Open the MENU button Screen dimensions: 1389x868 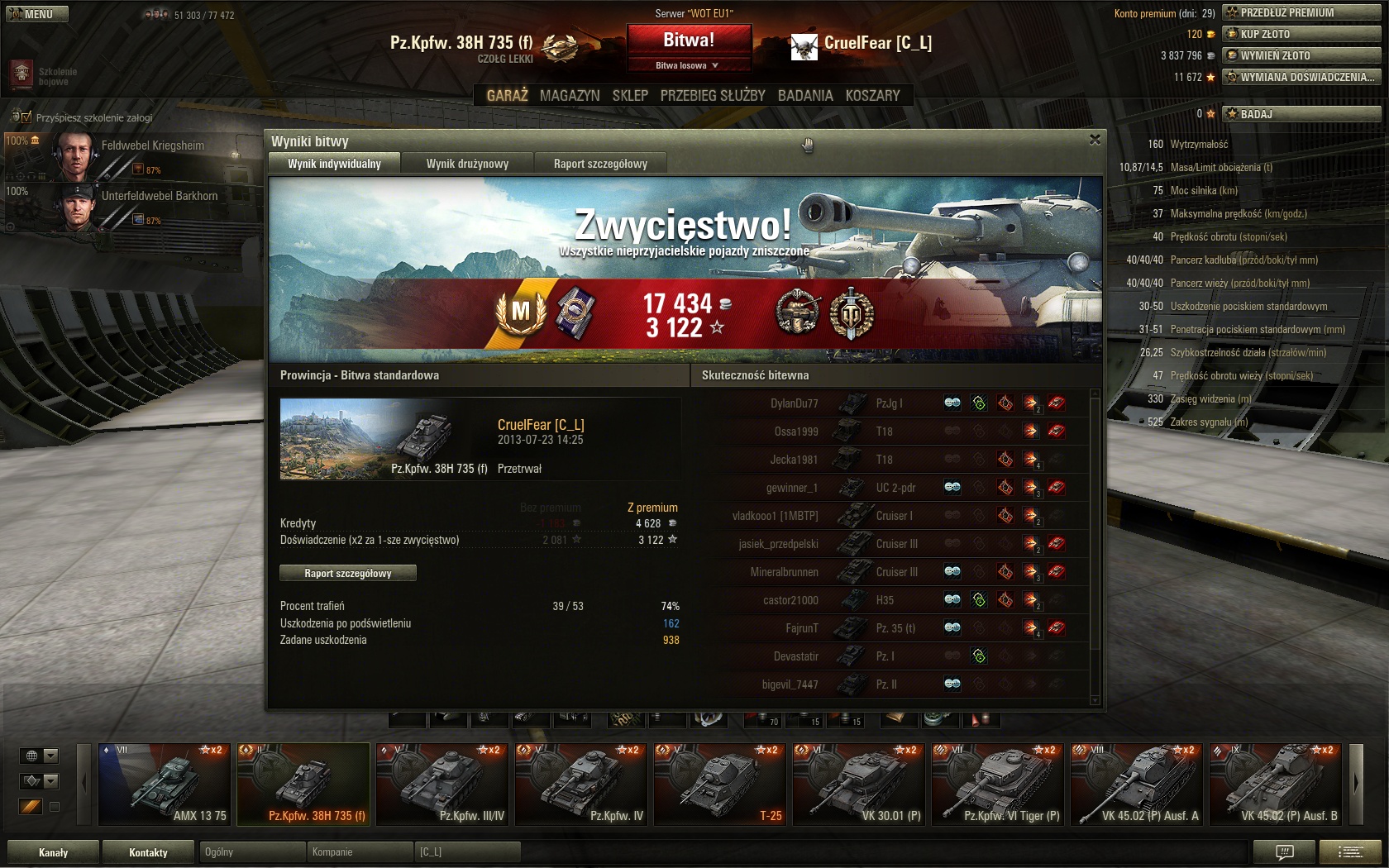tap(37, 14)
